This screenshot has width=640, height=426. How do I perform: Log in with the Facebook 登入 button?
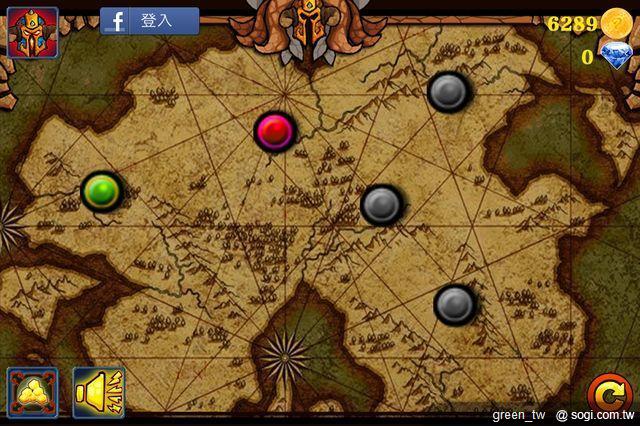pyautogui.click(x=150, y=21)
